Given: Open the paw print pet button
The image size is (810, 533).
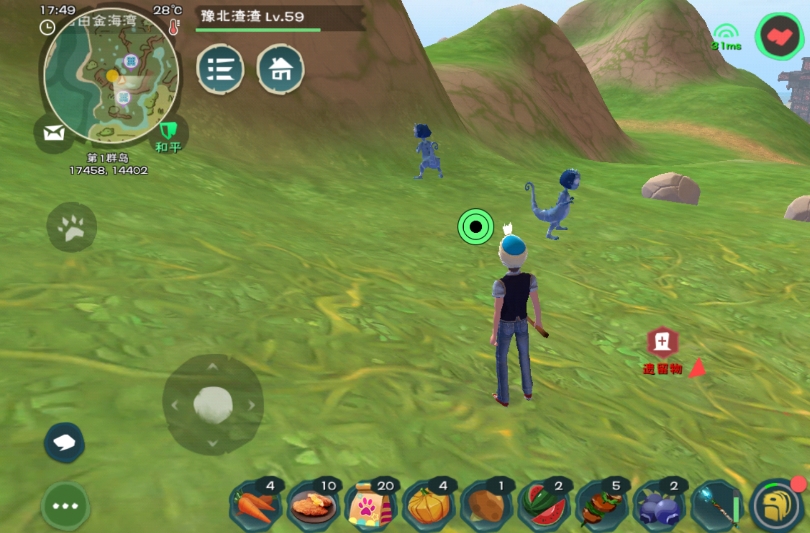Looking at the screenshot, I should [x=72, y=229].
